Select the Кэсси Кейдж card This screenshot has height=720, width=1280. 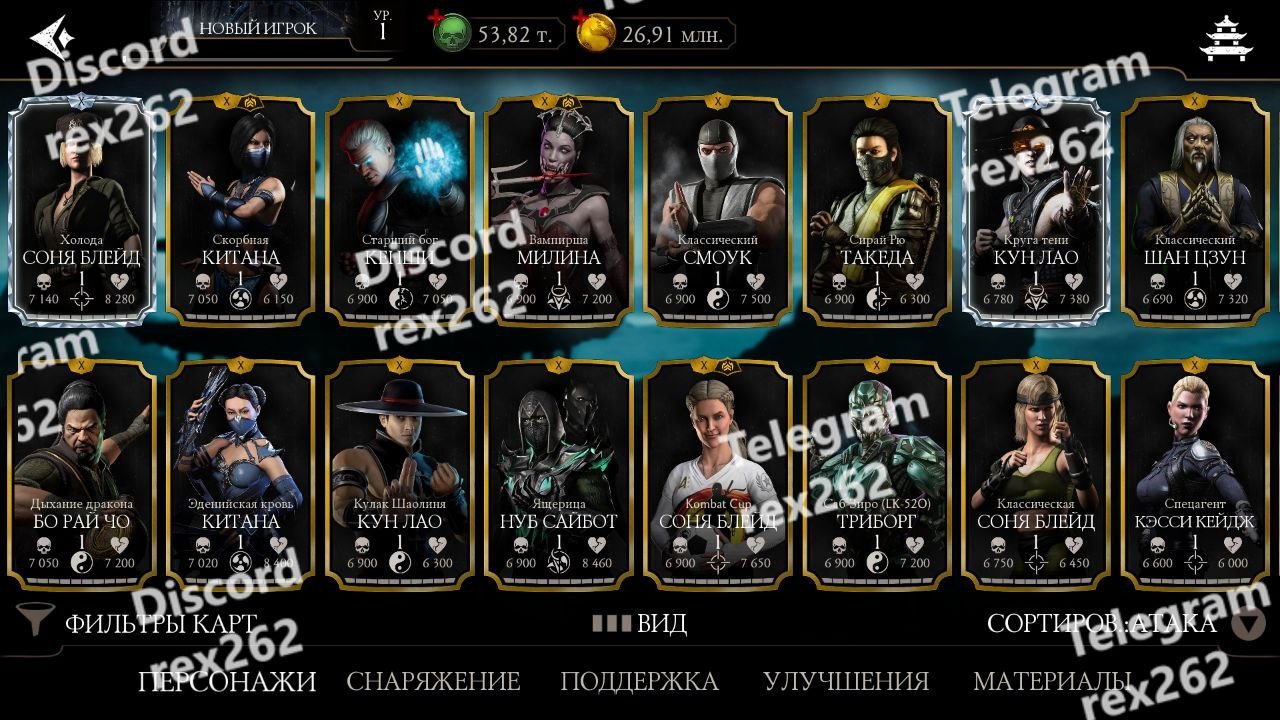[x=1194, y=475]
